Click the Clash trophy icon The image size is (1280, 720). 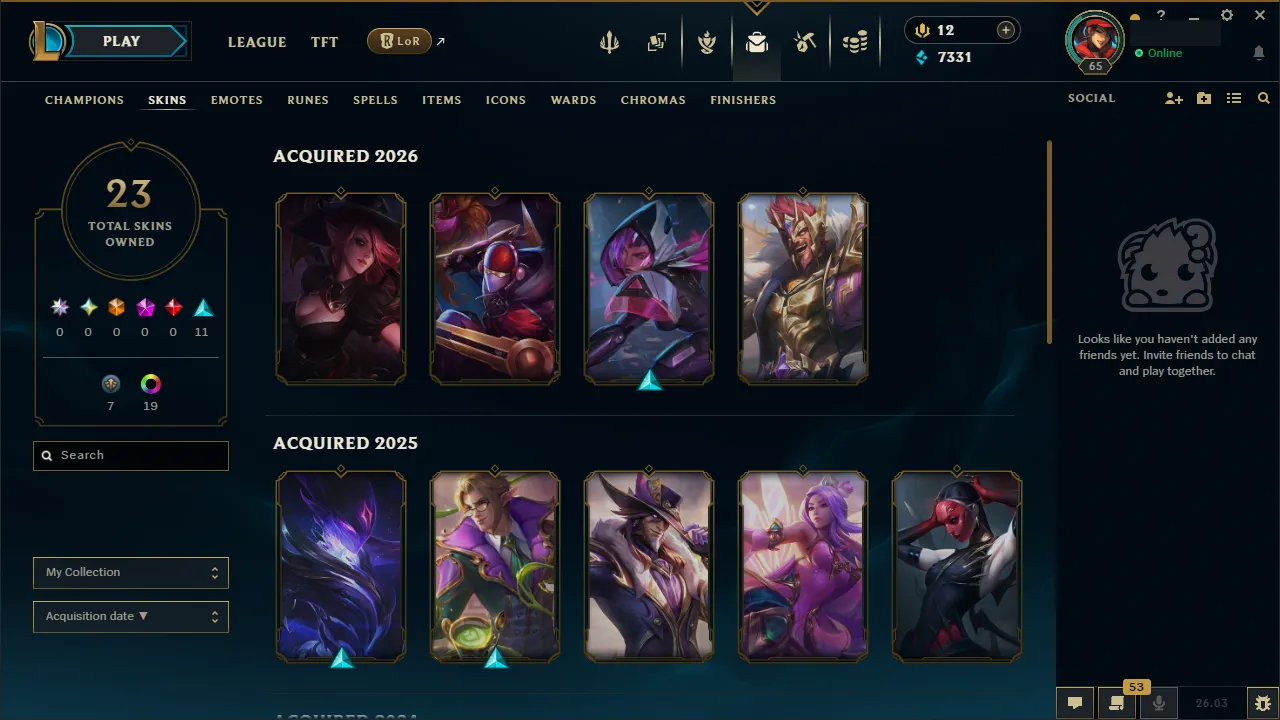[x=707, y=42]
